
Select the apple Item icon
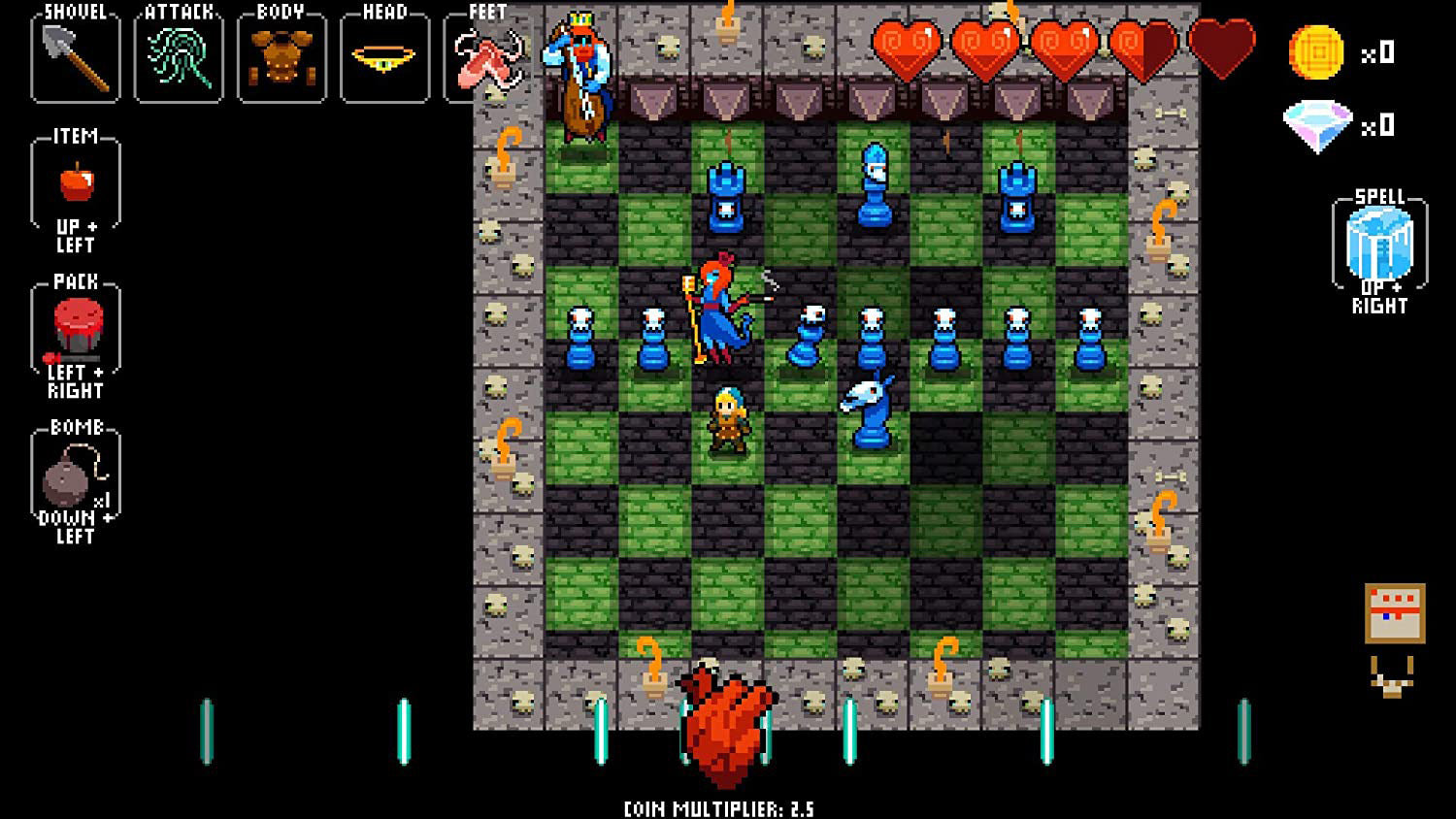(78, 184)
